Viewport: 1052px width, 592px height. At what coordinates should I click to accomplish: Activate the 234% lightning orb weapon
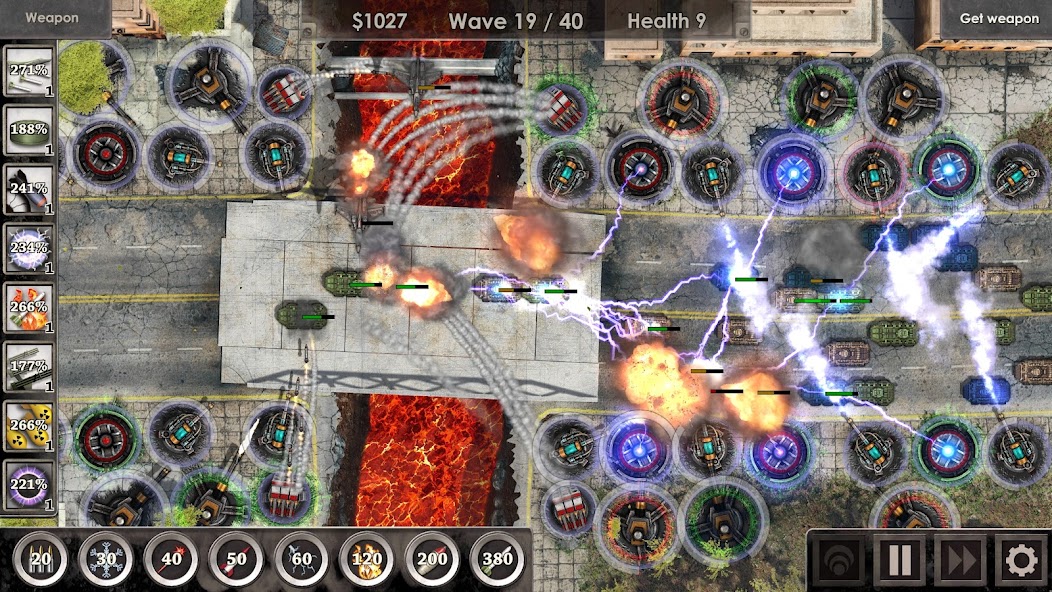pyautogui.click(x=29, y=249)
